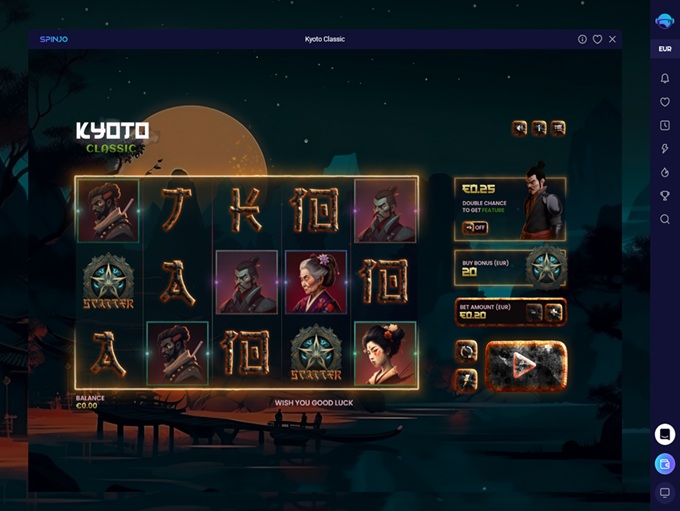Increase the bet amount
The height and width of the screenshot is (511, 680).
click(x=555, y=313)
